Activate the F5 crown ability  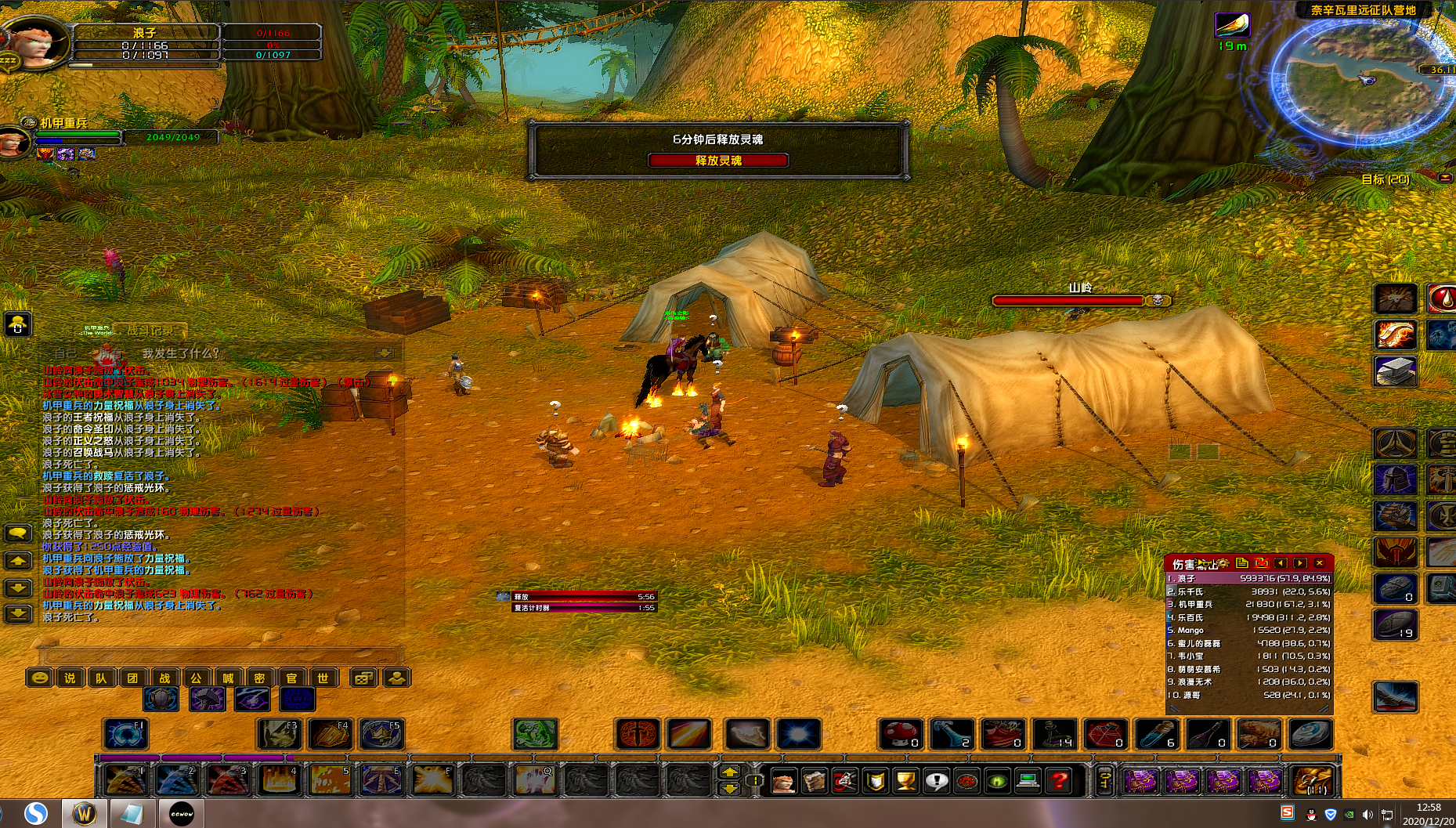point(382,735)
